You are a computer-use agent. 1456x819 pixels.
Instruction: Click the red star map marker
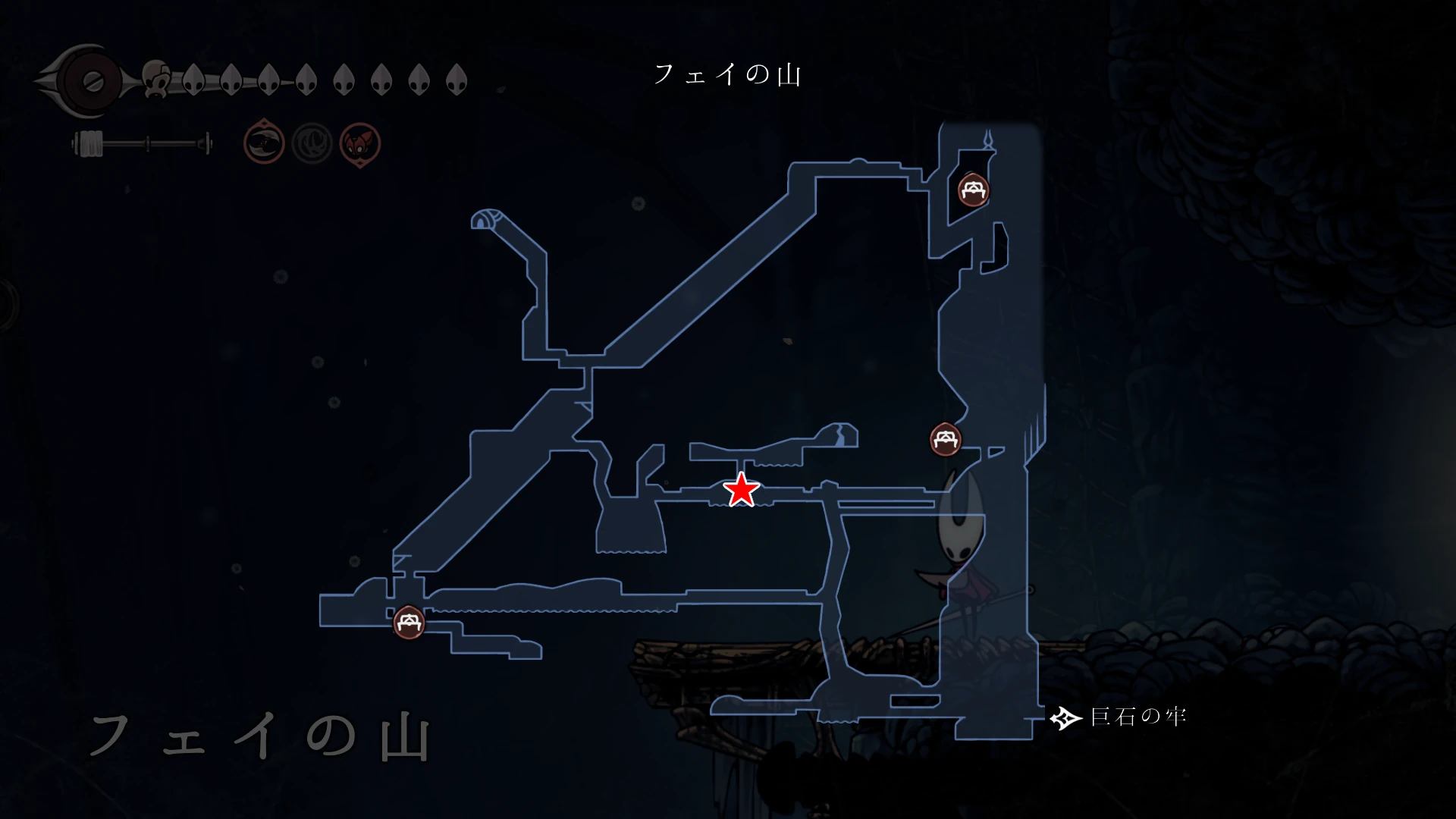coord(741,490)
